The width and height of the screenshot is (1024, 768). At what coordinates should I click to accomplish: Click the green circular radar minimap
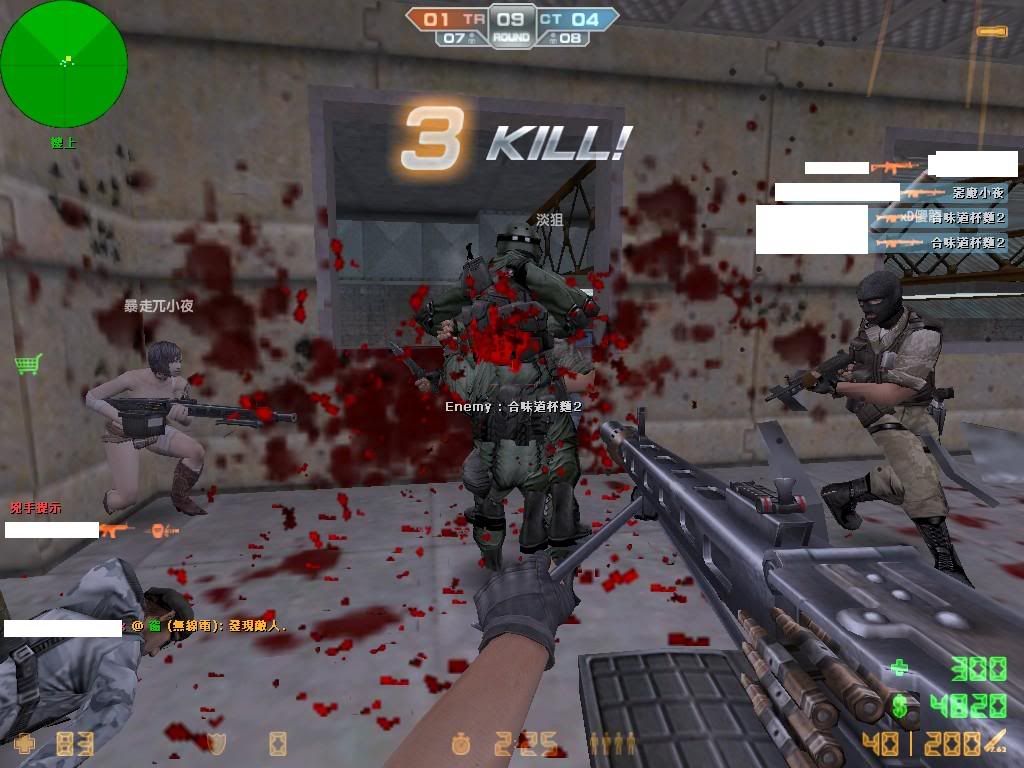point(64,64)
